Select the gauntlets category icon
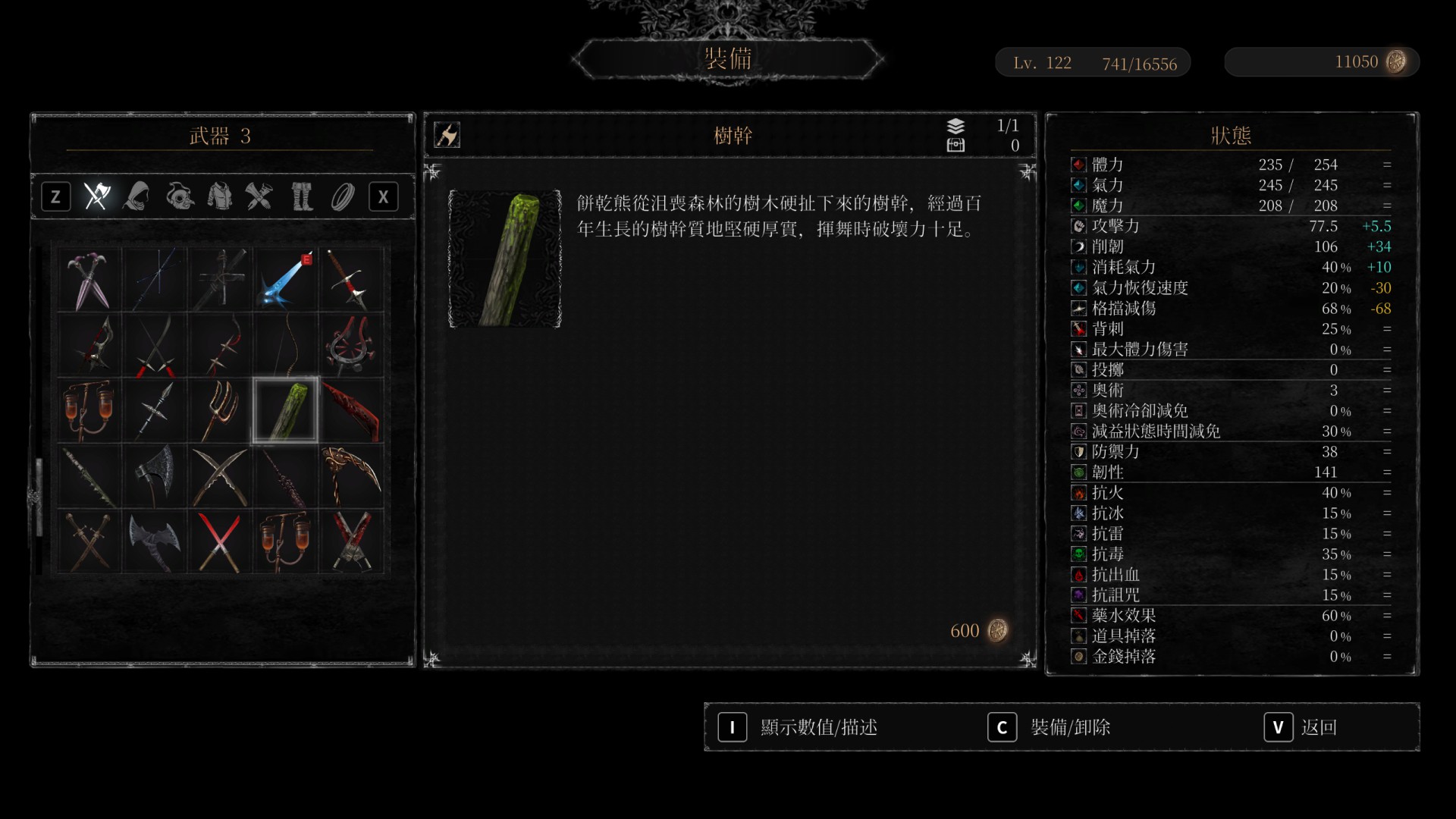 pos(260,196)
